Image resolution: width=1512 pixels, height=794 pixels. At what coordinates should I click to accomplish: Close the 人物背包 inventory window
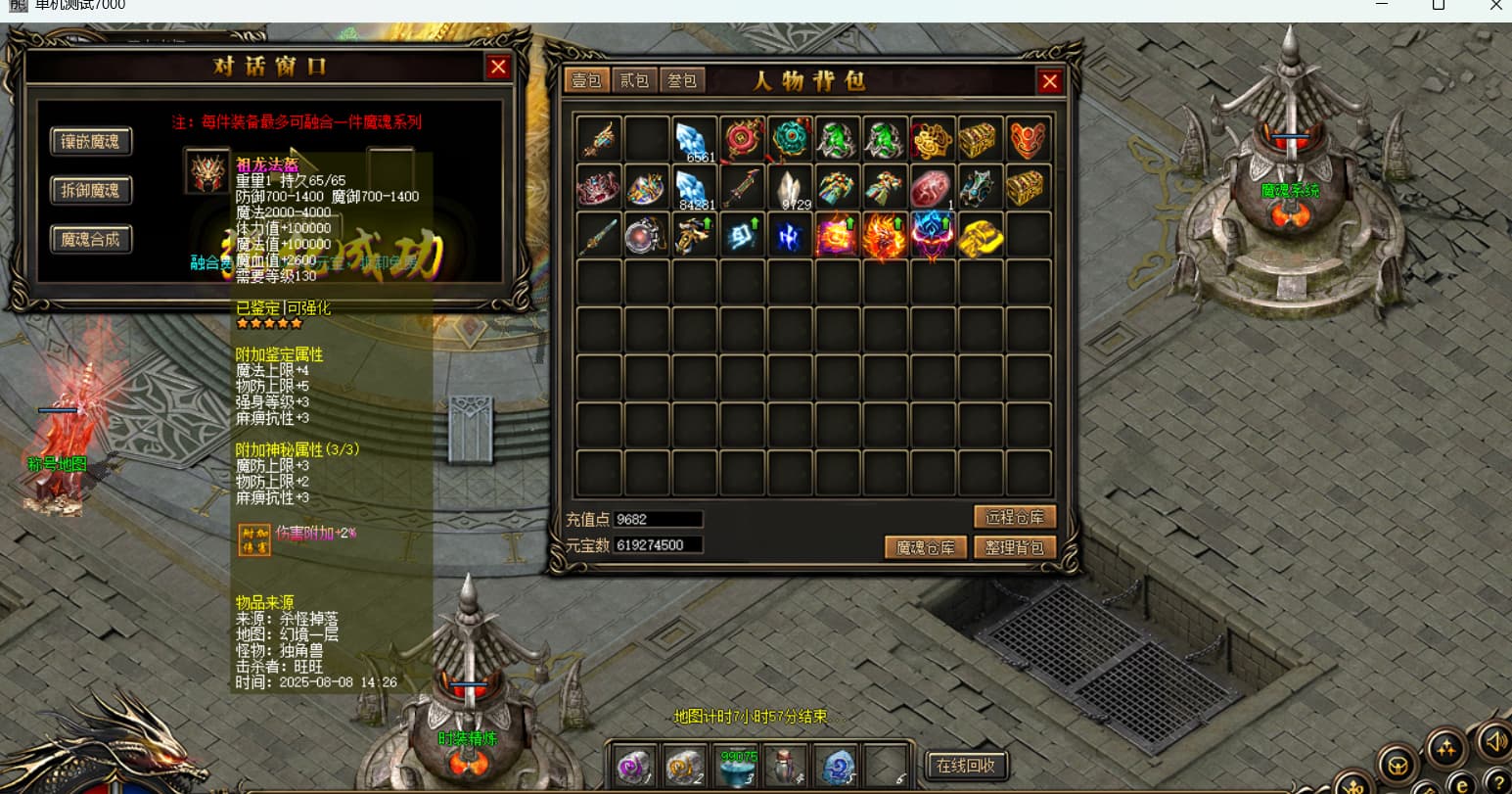(x=1050, y=81)
